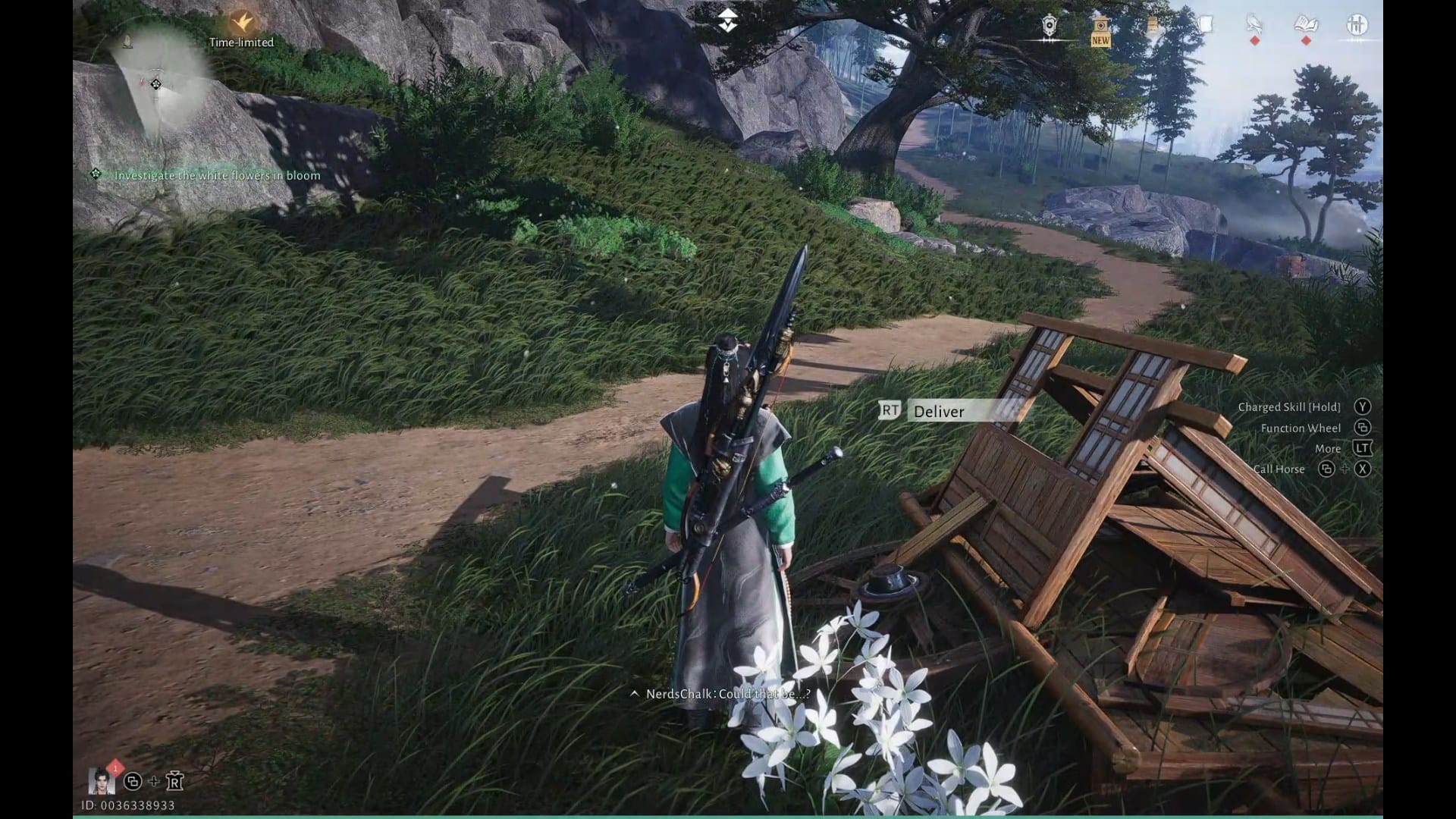Image resolution: width=1456 pixels, height=819 pixels.
Task: Select the white flowers quest tracker
Action: (x=217, y=175)
